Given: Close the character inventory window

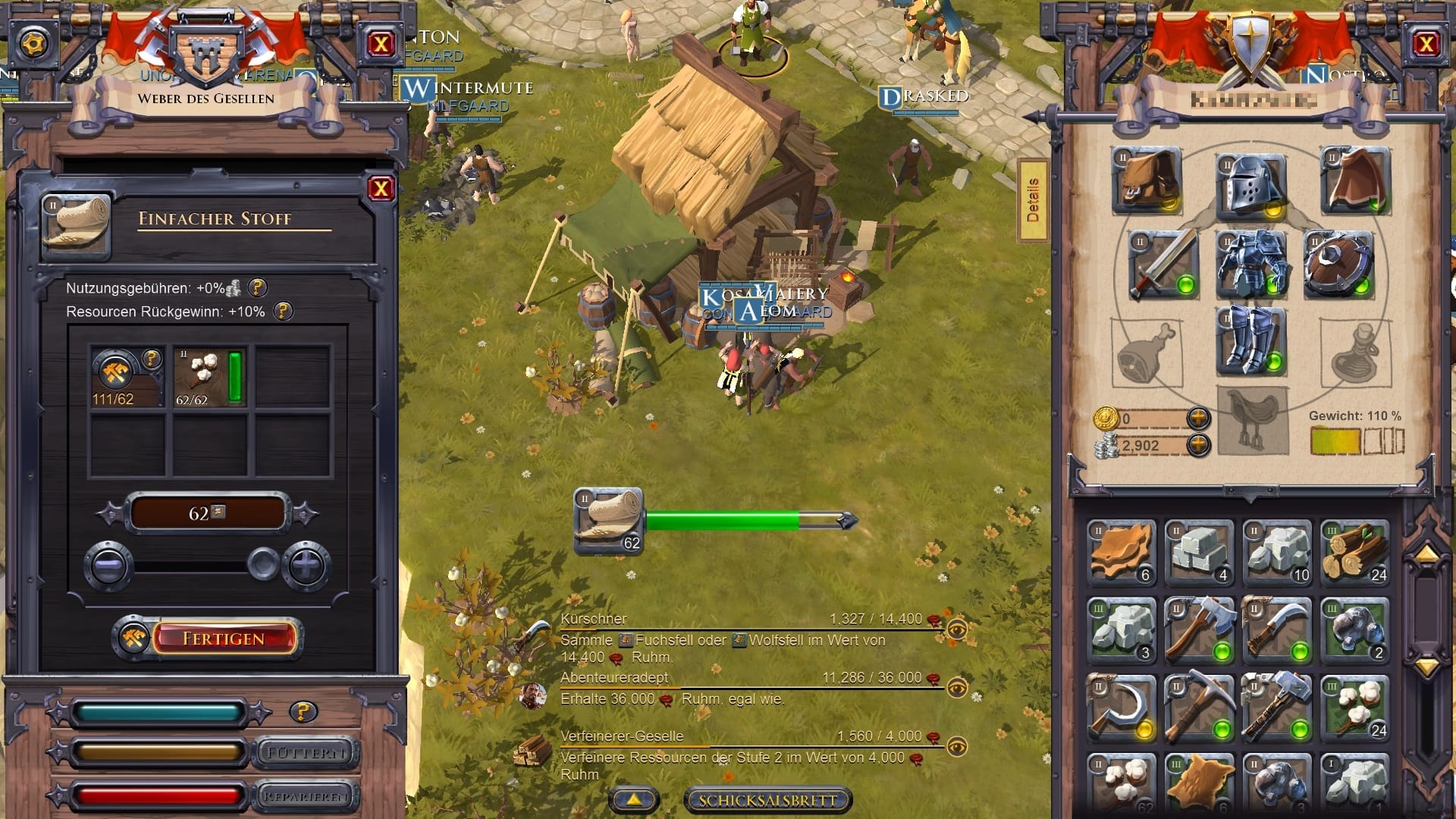Looking at the screenshot, I should click(1426, 45).
